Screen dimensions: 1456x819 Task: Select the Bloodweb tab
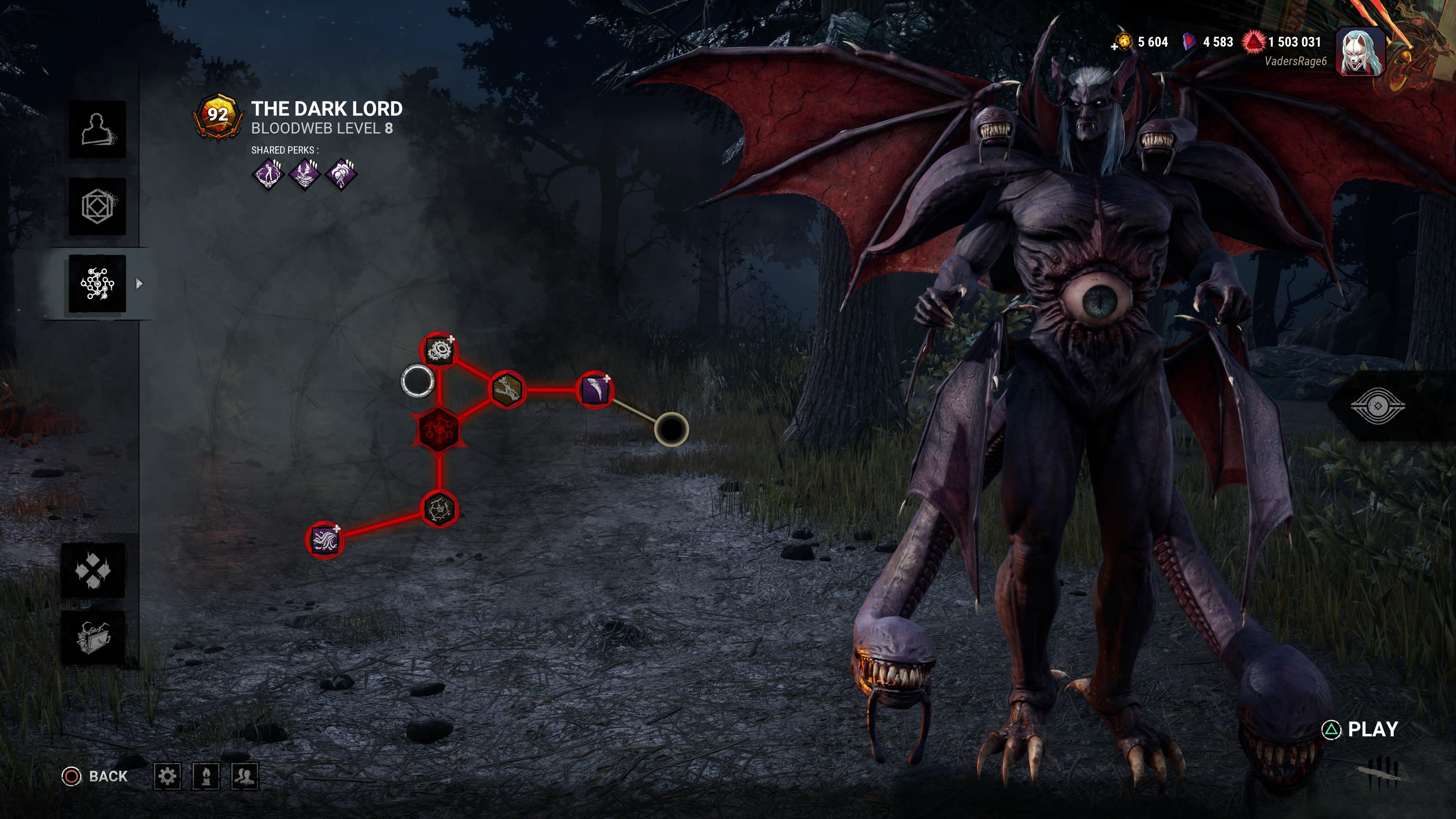point(97,283)
